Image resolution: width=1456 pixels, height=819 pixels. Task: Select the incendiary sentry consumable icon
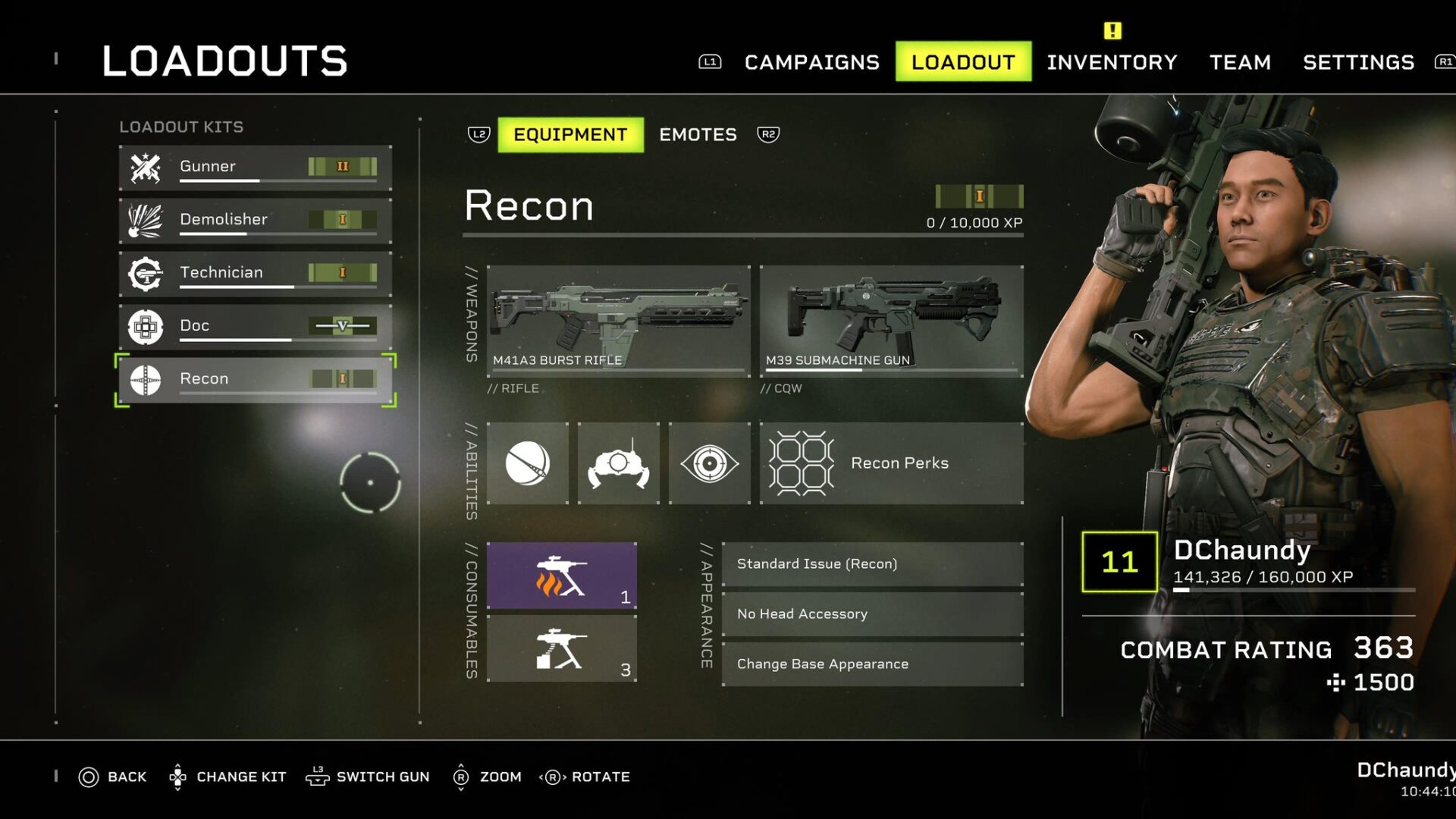coord(563,574)
